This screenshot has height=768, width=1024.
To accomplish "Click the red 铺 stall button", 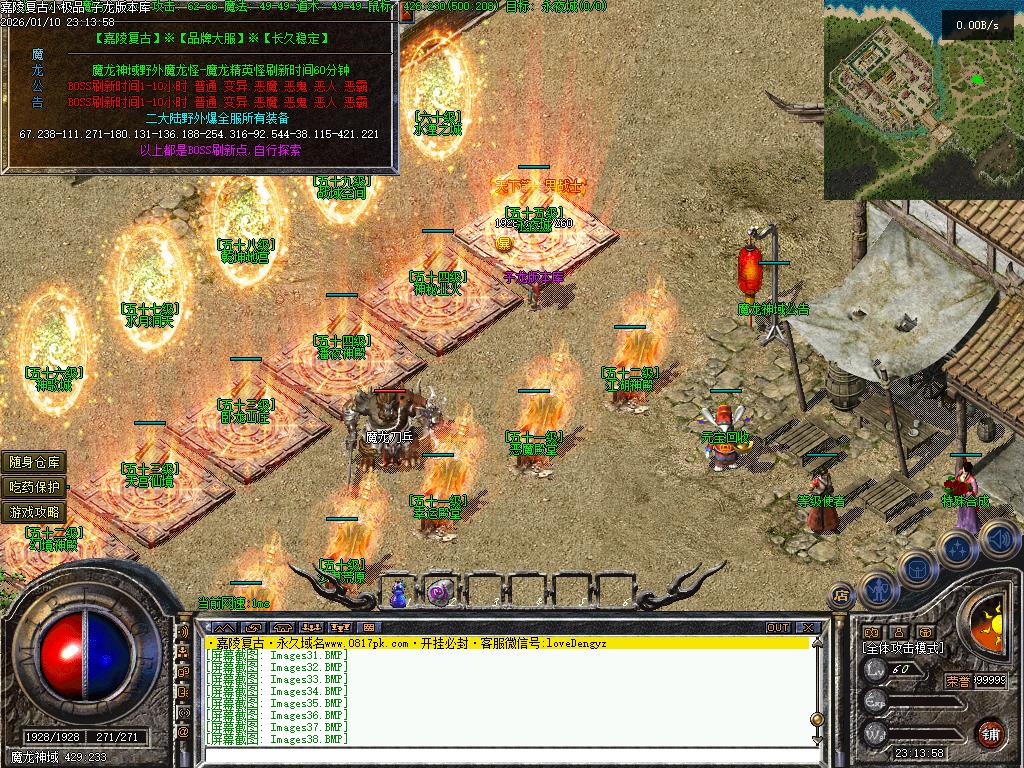I will [991, 733].
